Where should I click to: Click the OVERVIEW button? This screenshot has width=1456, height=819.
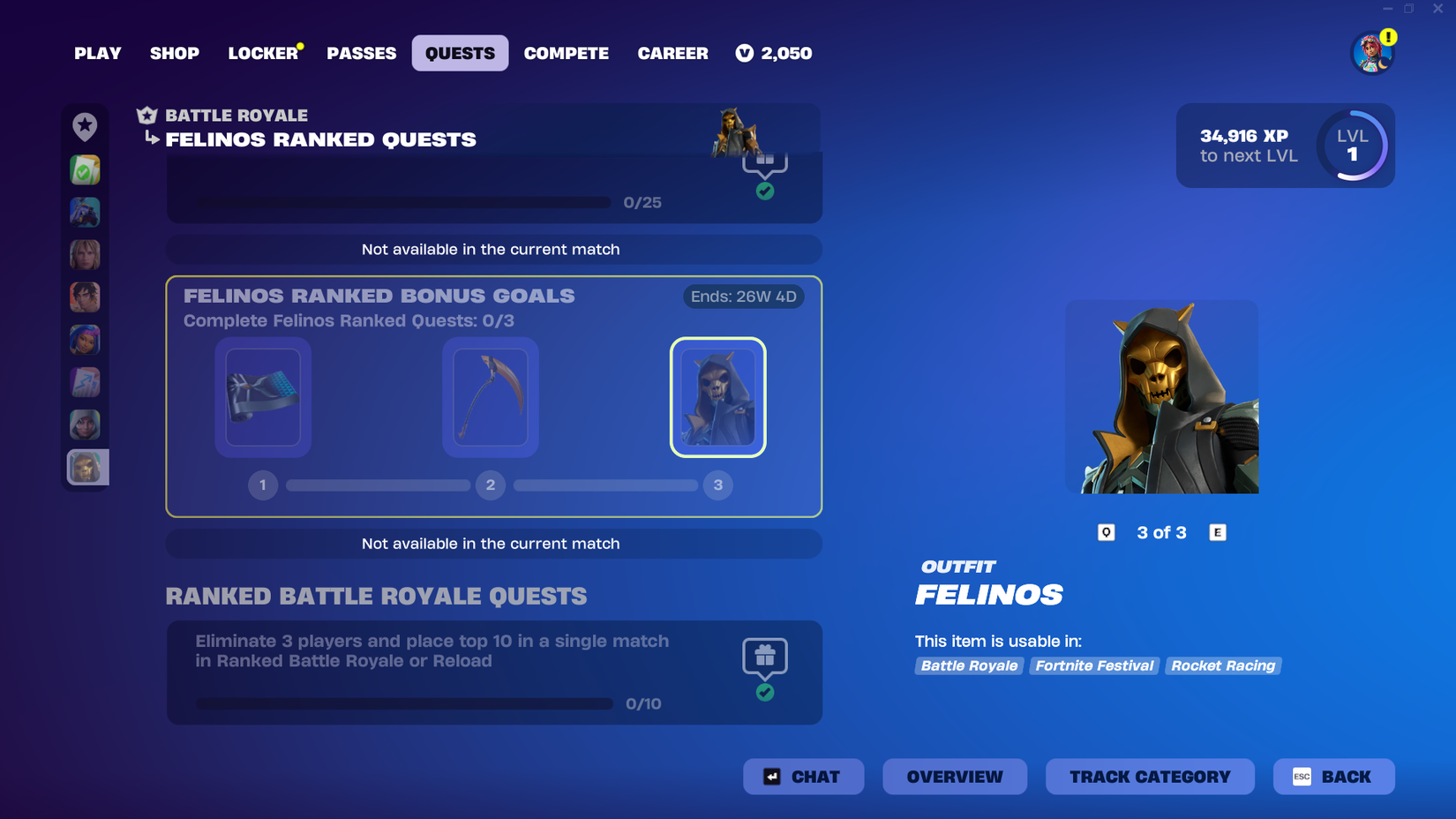coord(955,777)
